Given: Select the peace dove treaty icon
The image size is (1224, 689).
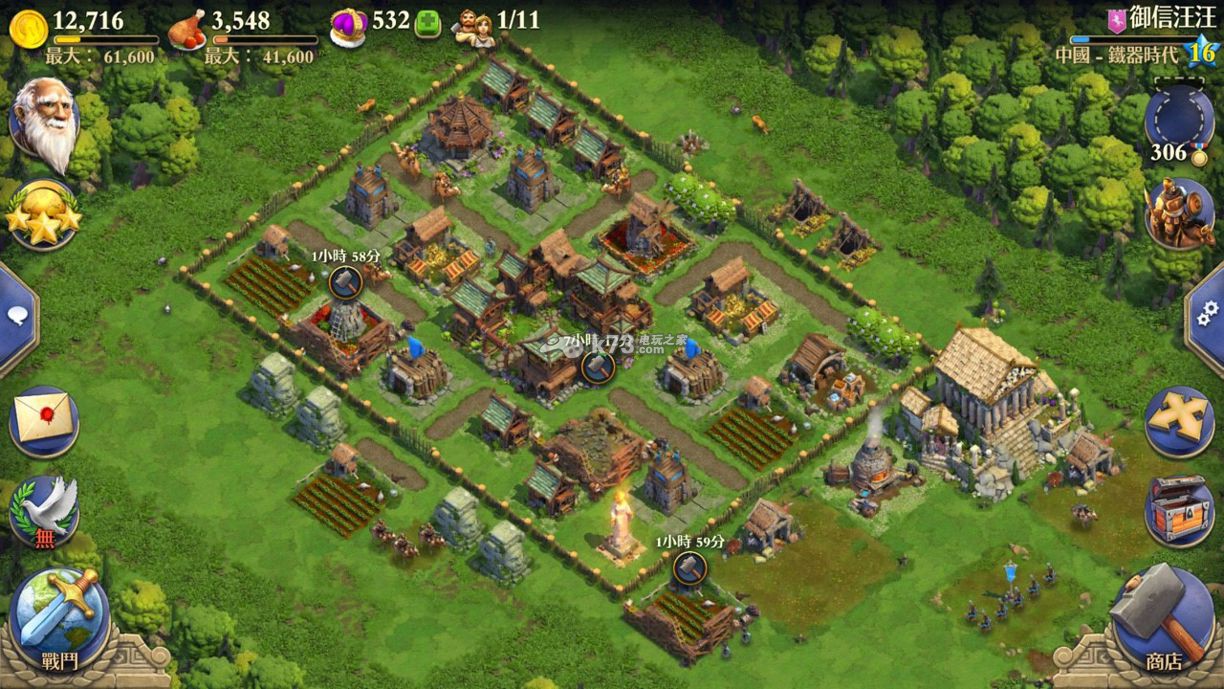Looking at the screenshot, I should coord(44,509).
